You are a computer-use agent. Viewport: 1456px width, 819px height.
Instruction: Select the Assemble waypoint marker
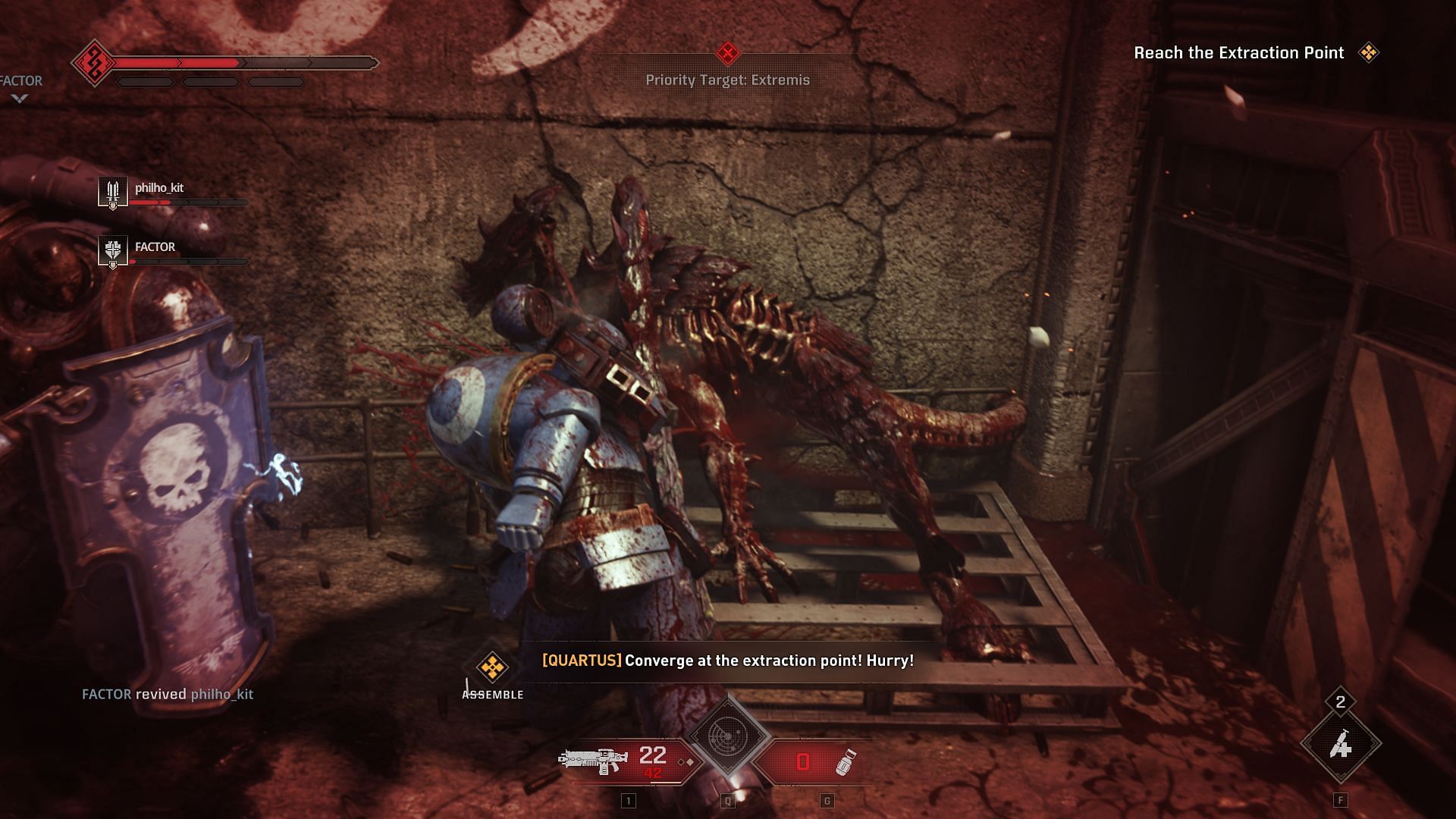coord(492,667)
